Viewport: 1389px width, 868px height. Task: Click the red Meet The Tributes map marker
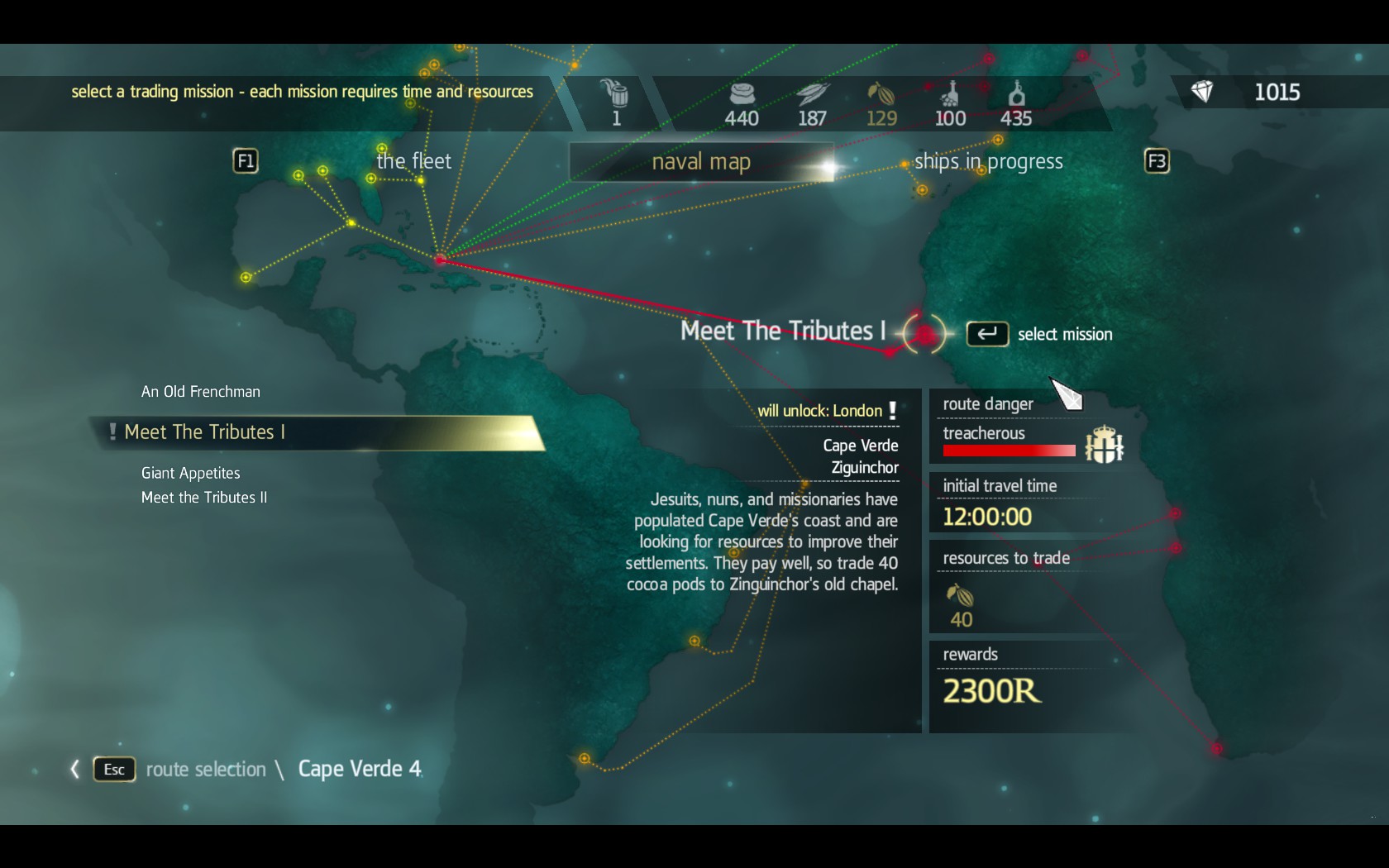tap(924, 333)
